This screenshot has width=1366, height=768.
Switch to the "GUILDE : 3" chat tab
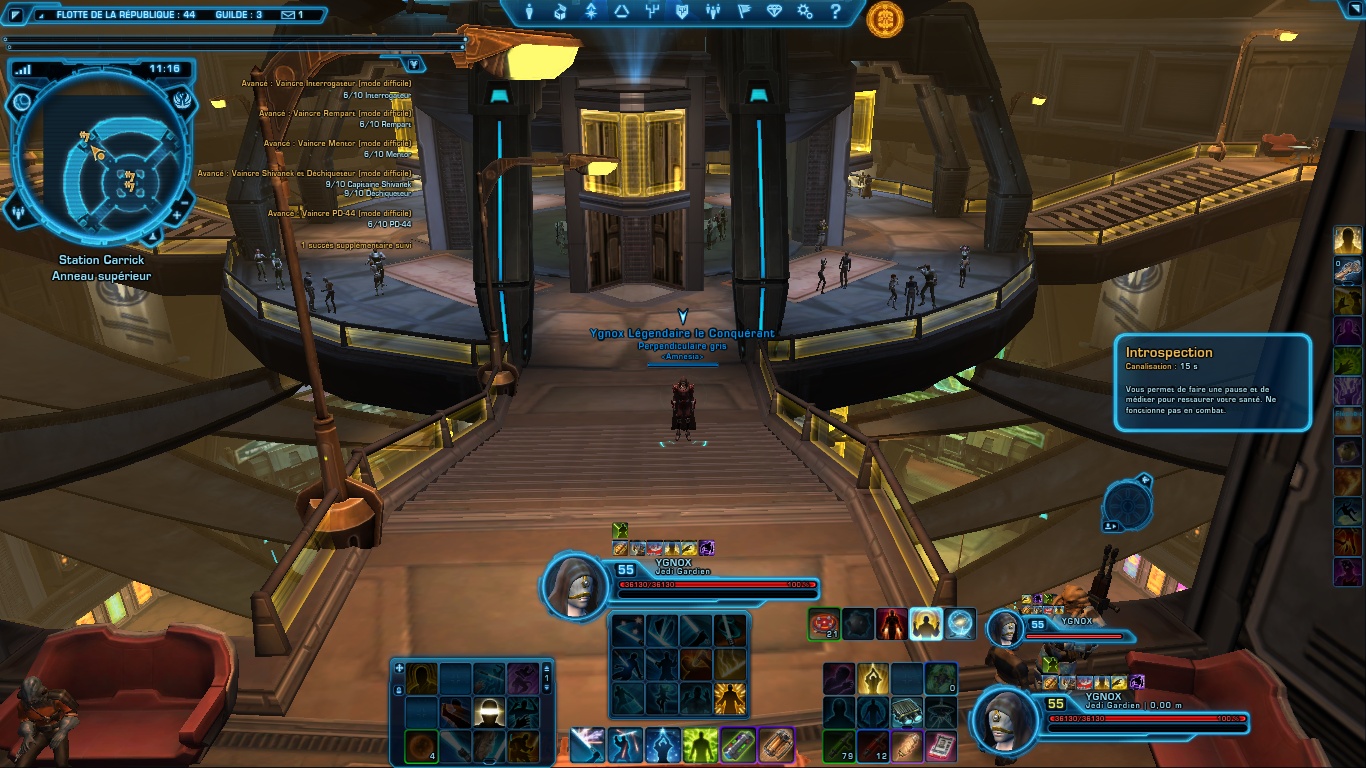pos(238,15)
